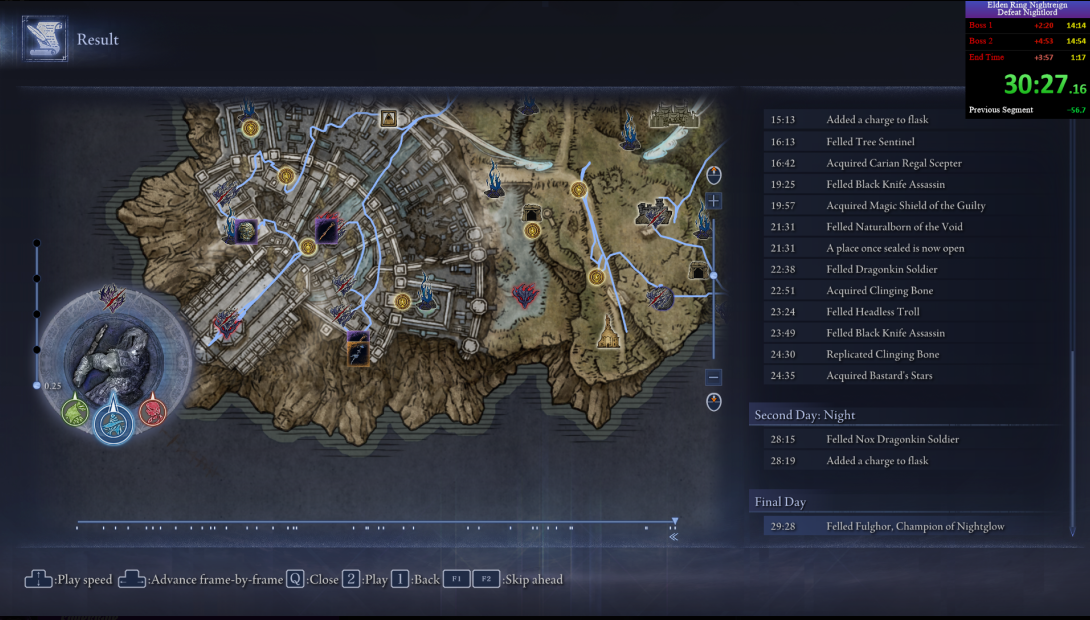The height and width of the screenshot is (620, 1090).
Task: Click the play speed slider knob at 0.25
Action: [37, 385]
